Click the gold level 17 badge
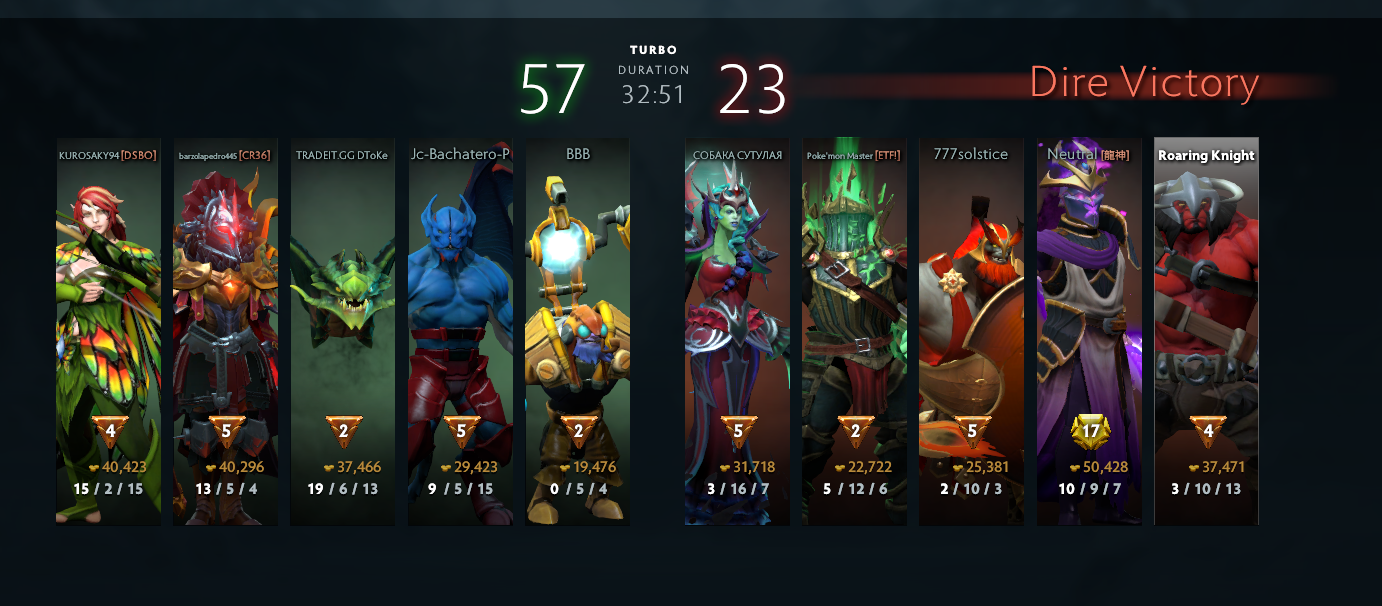The image size is (1382, 606). [1089, 433]
